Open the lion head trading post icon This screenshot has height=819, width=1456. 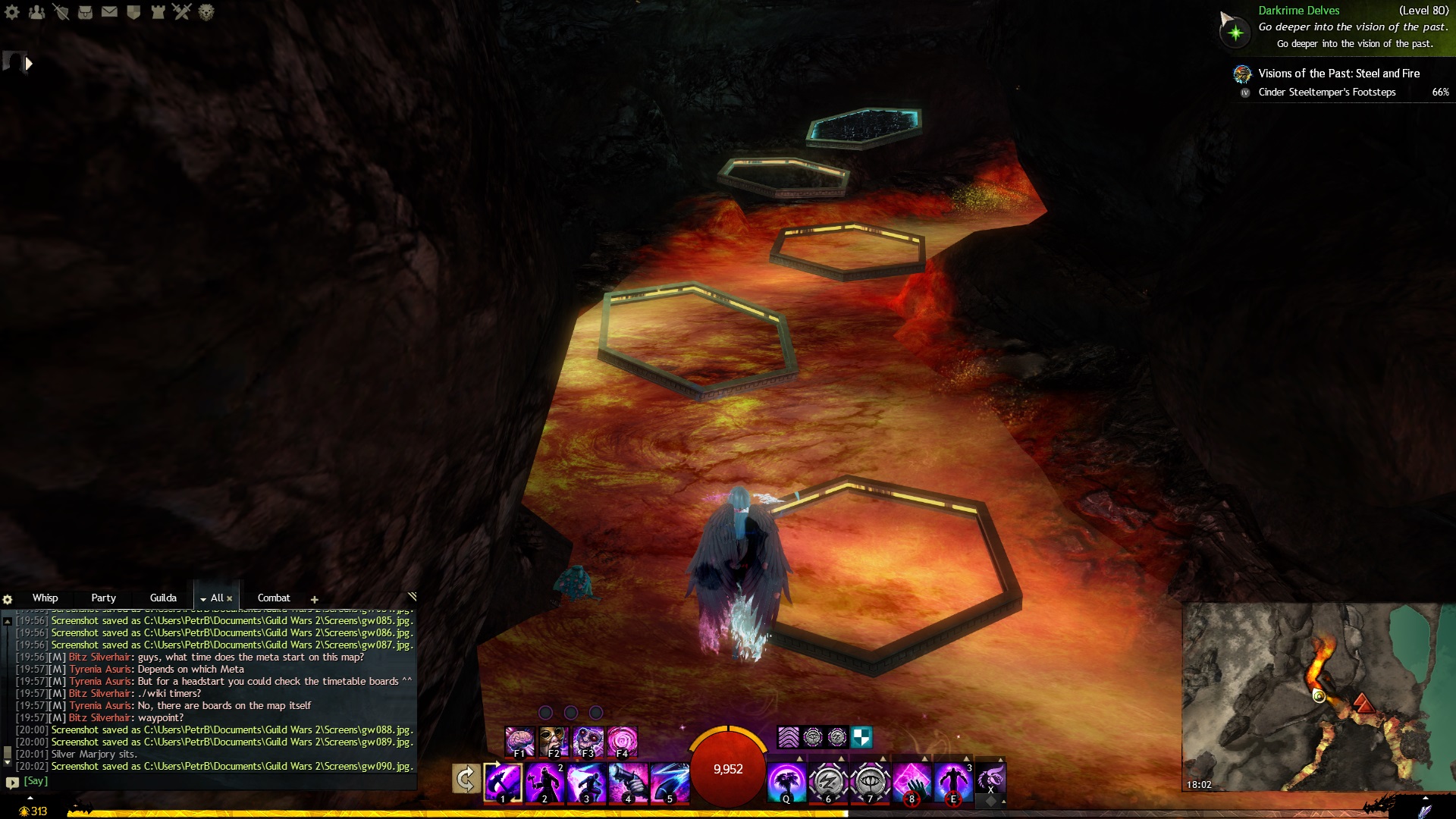point(206,12)
